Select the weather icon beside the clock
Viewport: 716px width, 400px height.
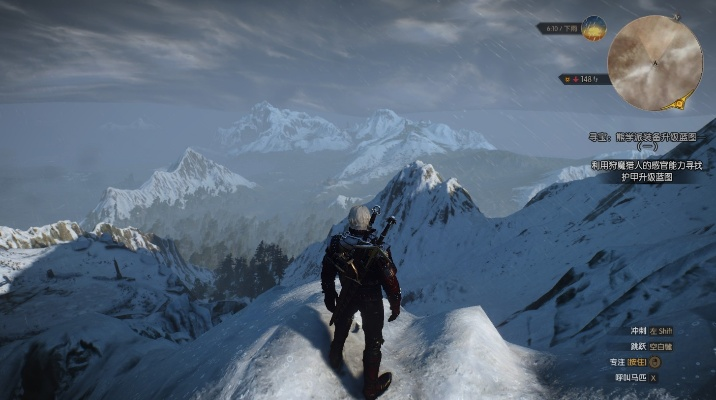tap(594, 27)
